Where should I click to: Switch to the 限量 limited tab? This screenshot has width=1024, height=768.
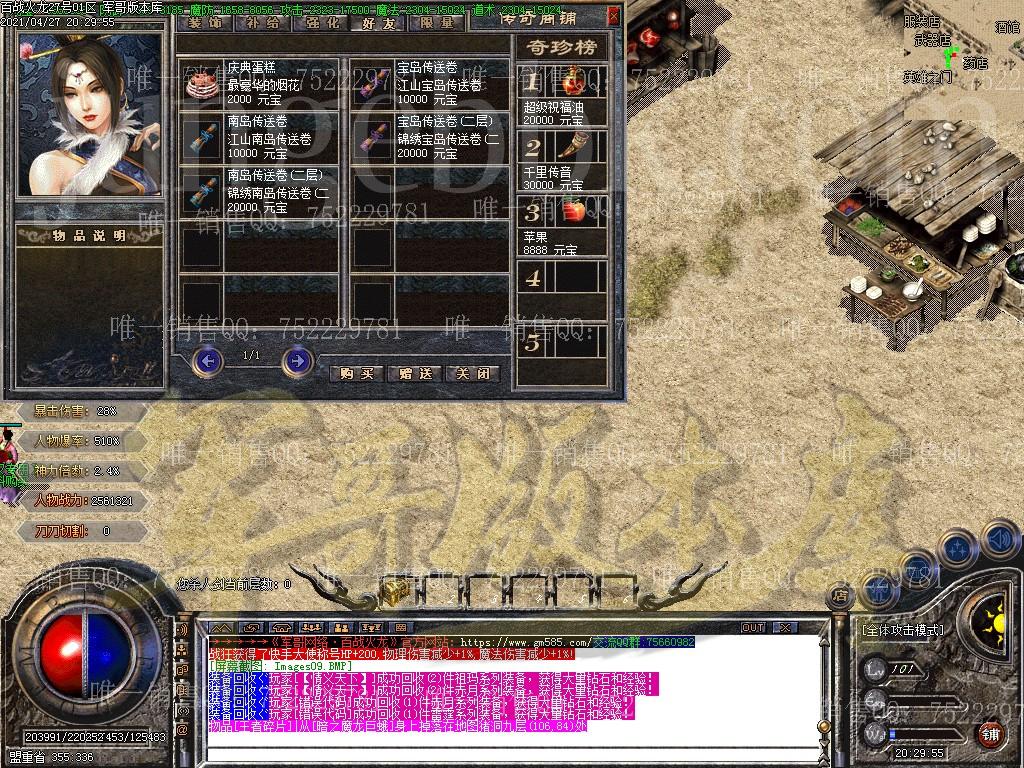[x=437, y=23]
